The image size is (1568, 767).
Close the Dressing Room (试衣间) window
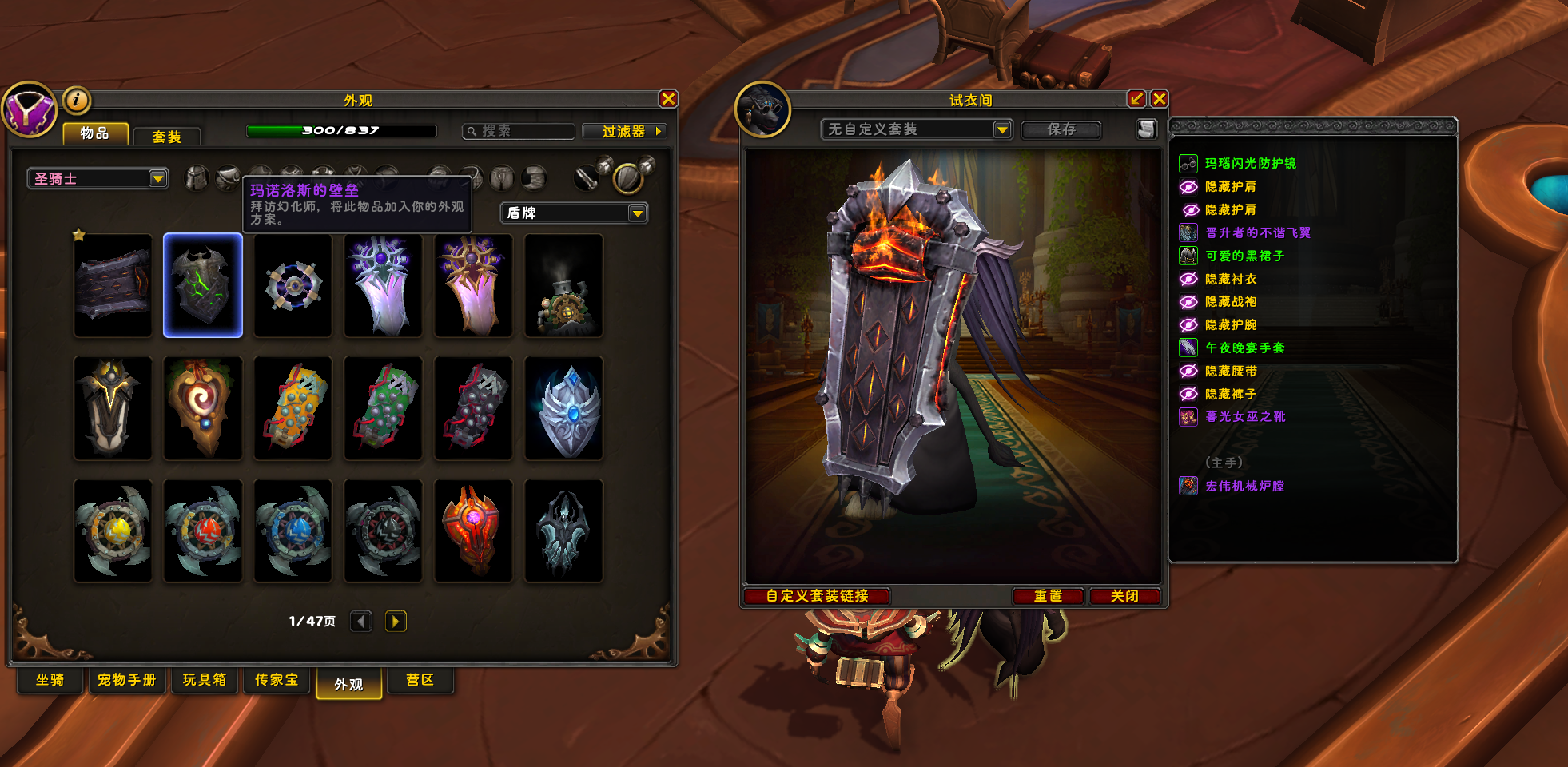coord(1159,99)
